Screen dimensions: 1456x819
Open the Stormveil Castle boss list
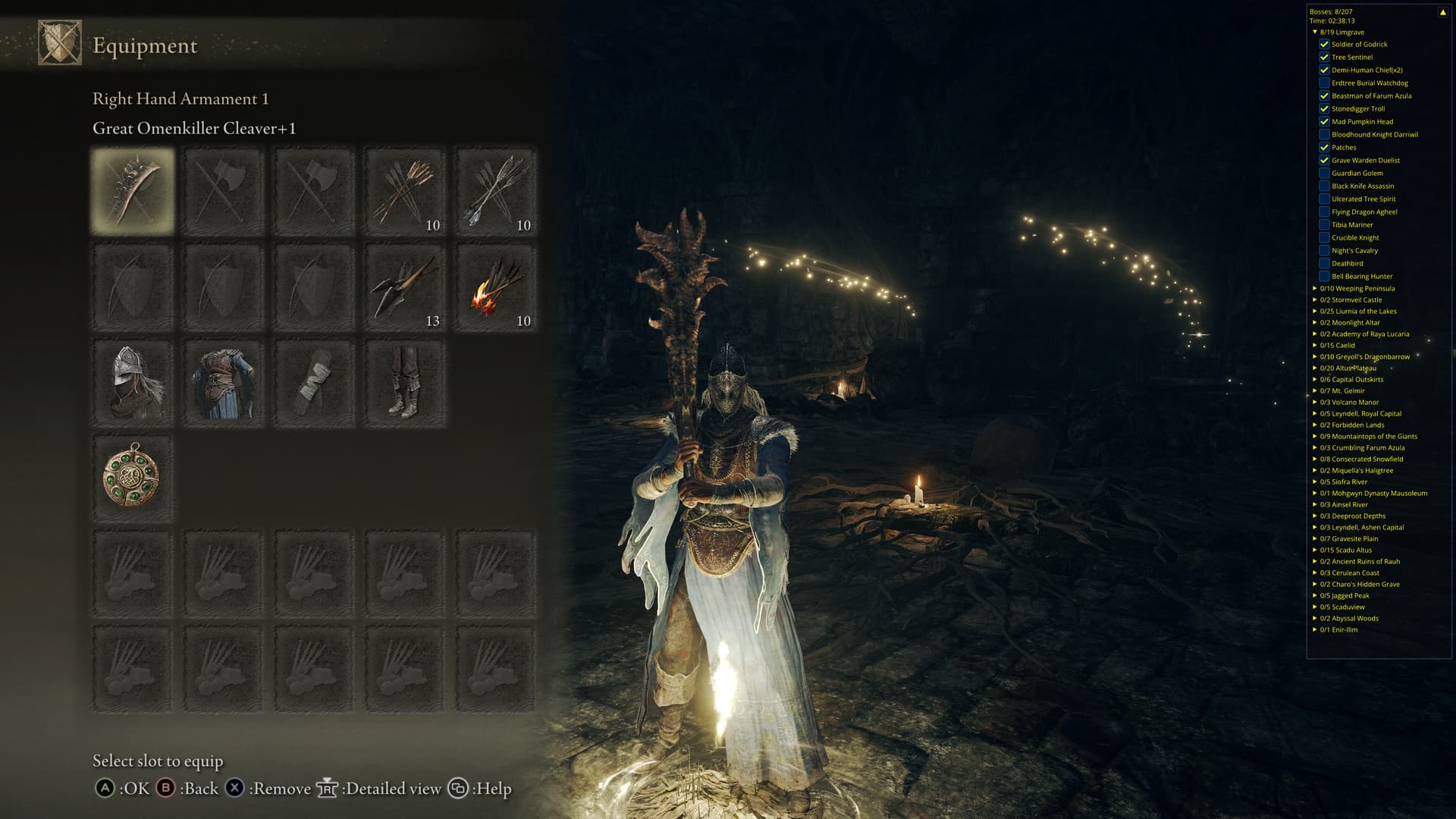tap(1315, 300)
